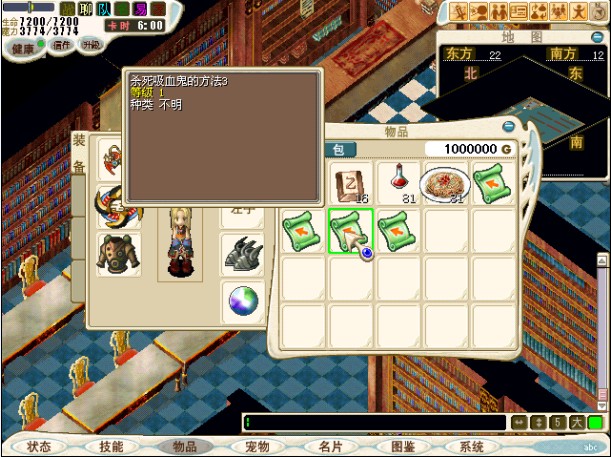The width and height of the screenshot is (611, 457).
Task: Open the 状态 status menu
Action: click(39, 447)
